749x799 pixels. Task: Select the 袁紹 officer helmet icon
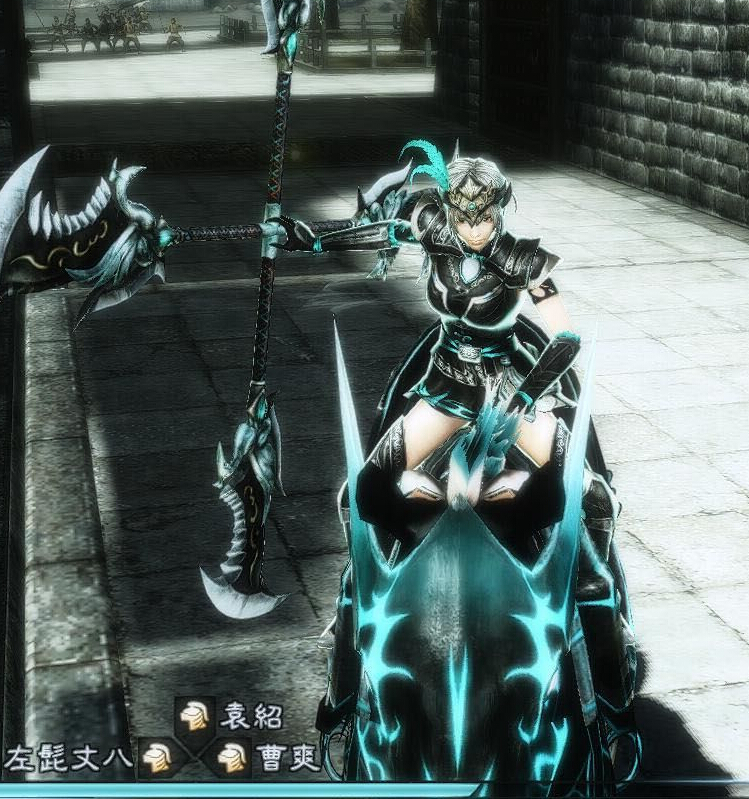pos(196,716)
